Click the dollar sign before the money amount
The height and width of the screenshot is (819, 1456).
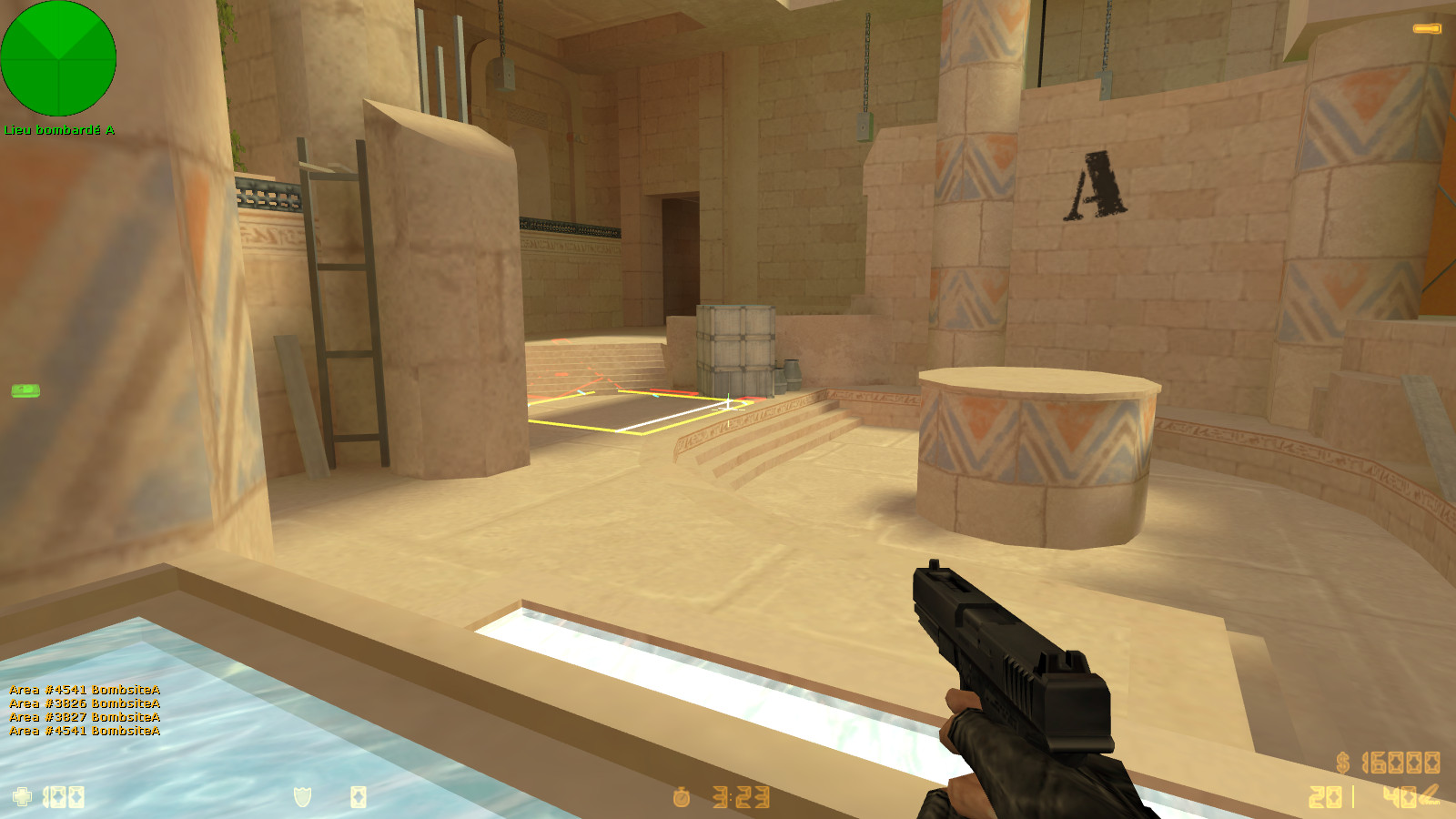tap(1343, 763)
